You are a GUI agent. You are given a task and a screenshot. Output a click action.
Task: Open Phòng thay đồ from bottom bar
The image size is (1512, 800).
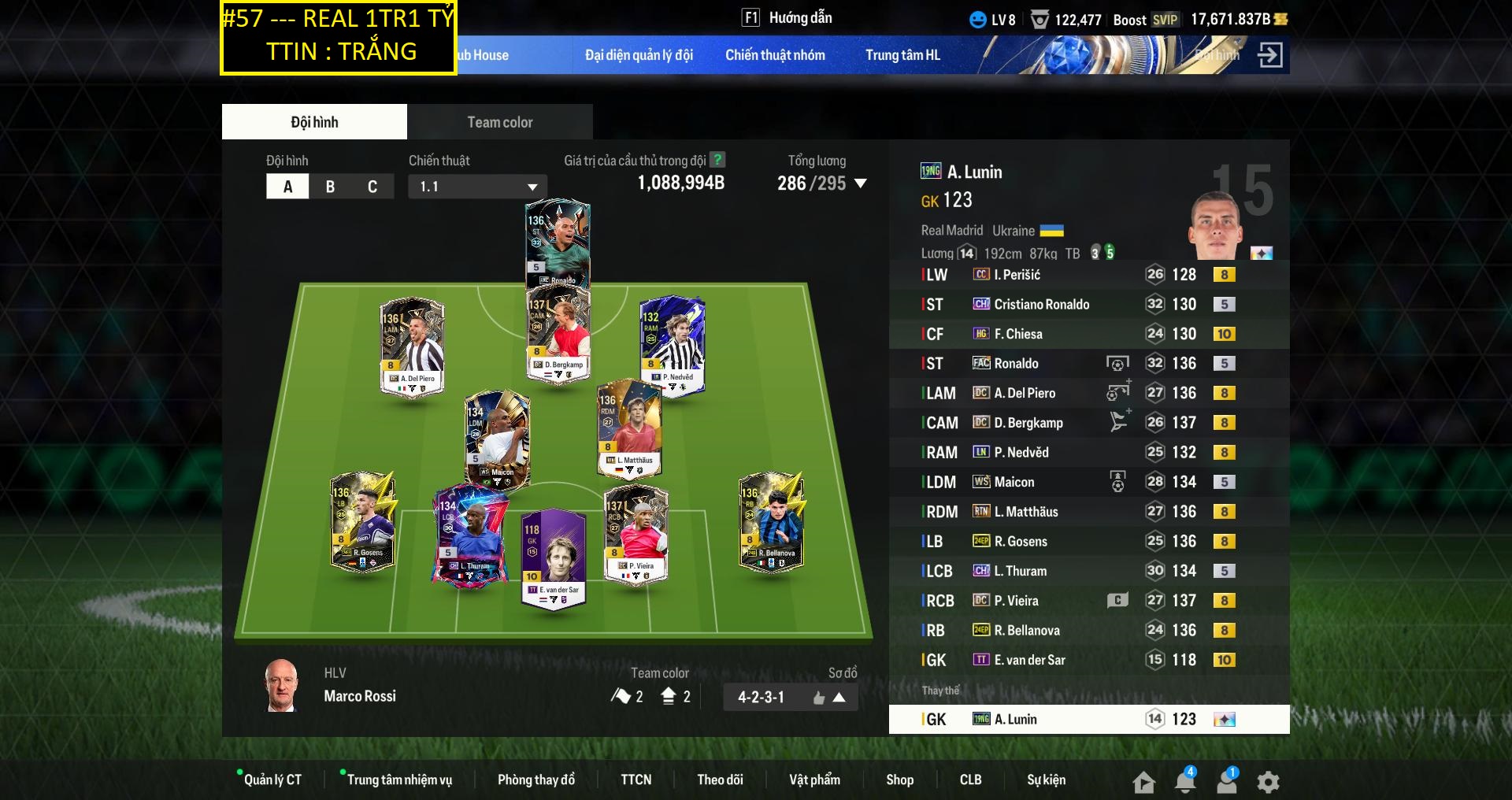pos(535,780)
